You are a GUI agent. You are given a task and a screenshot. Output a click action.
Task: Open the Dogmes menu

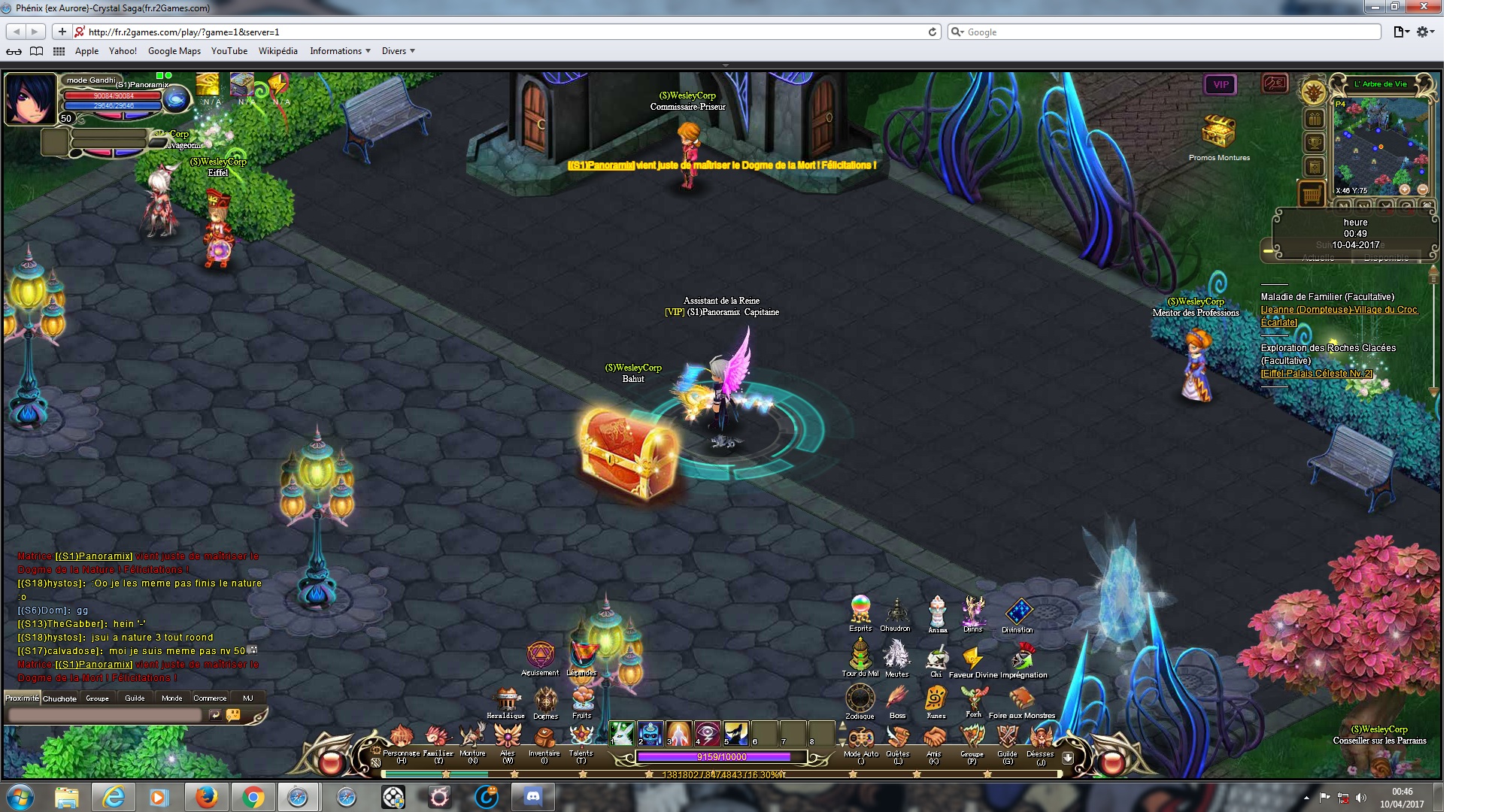pyautogui.click(x=545, y=700)
